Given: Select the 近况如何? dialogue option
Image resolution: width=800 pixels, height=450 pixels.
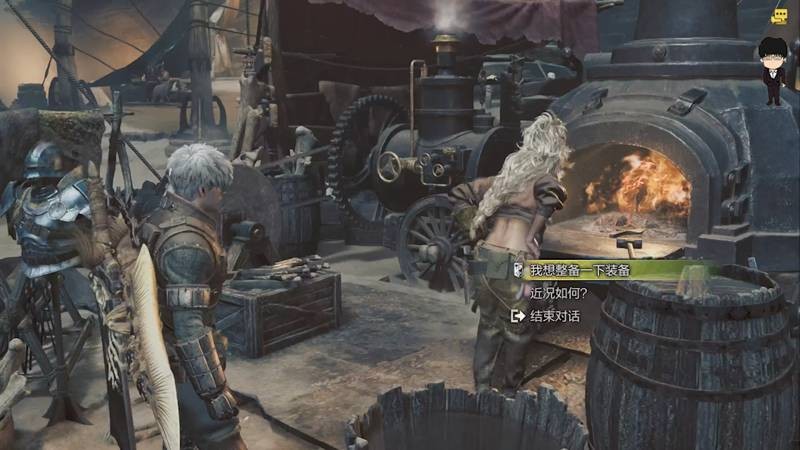Looking at the screenshot, I should click(558, 293).
